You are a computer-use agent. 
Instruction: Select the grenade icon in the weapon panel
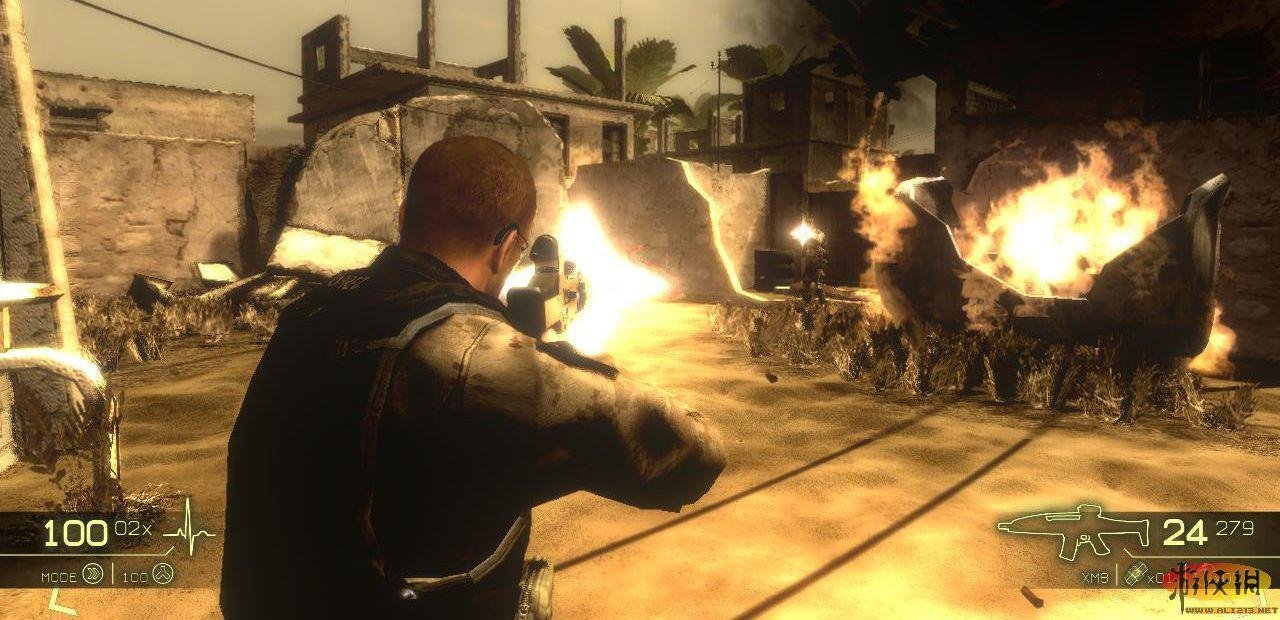(1134, 574)
